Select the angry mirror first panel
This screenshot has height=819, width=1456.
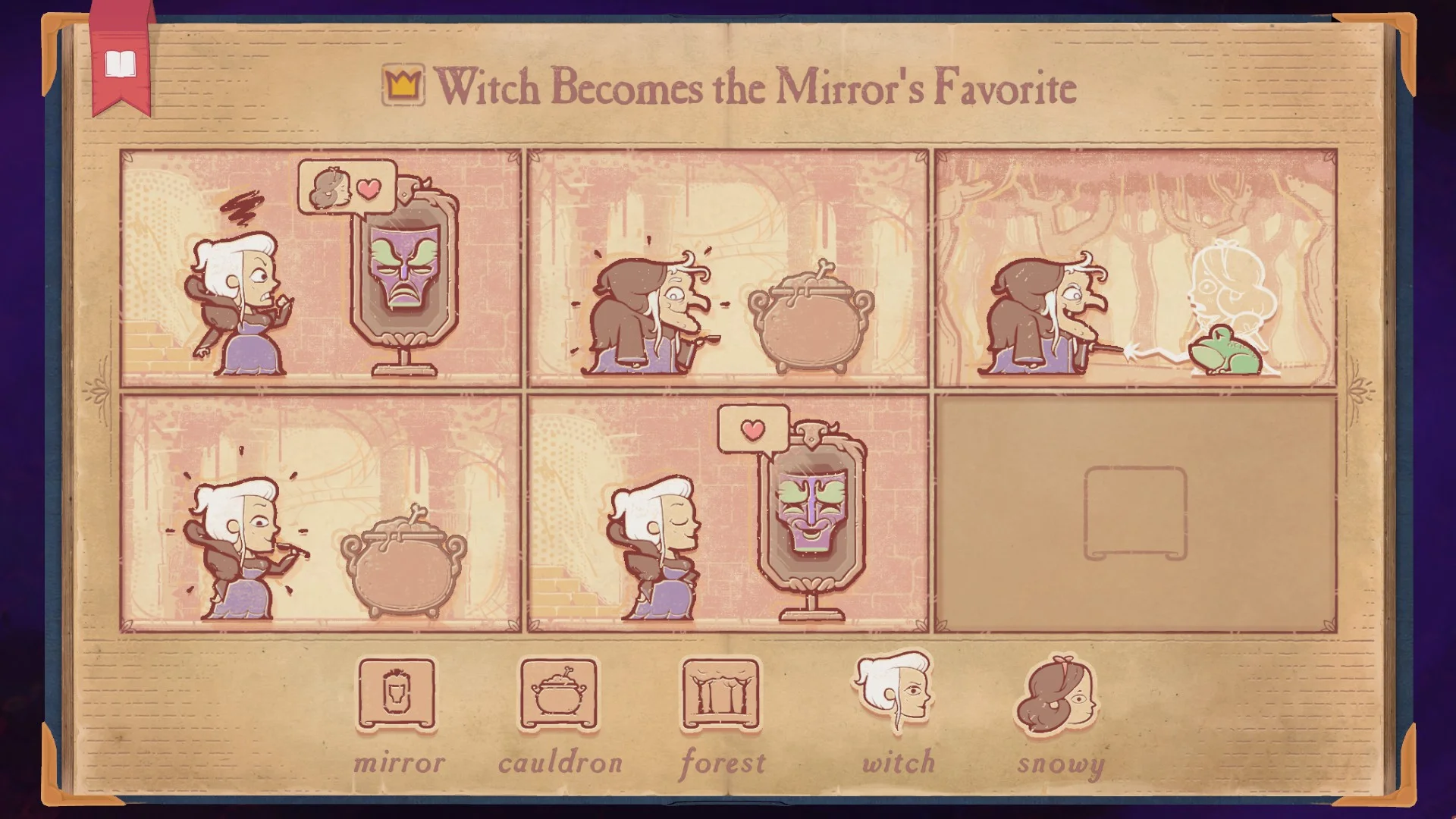coord(321,268)
